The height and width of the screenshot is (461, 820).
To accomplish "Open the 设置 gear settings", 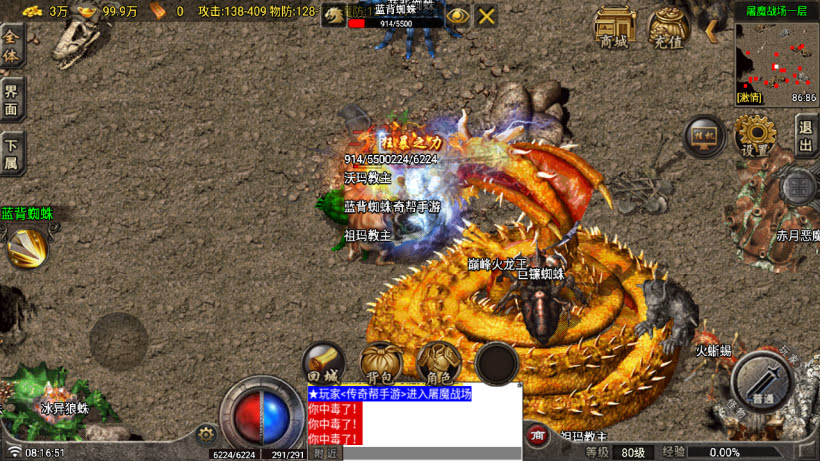I will (x=755, y=134).
